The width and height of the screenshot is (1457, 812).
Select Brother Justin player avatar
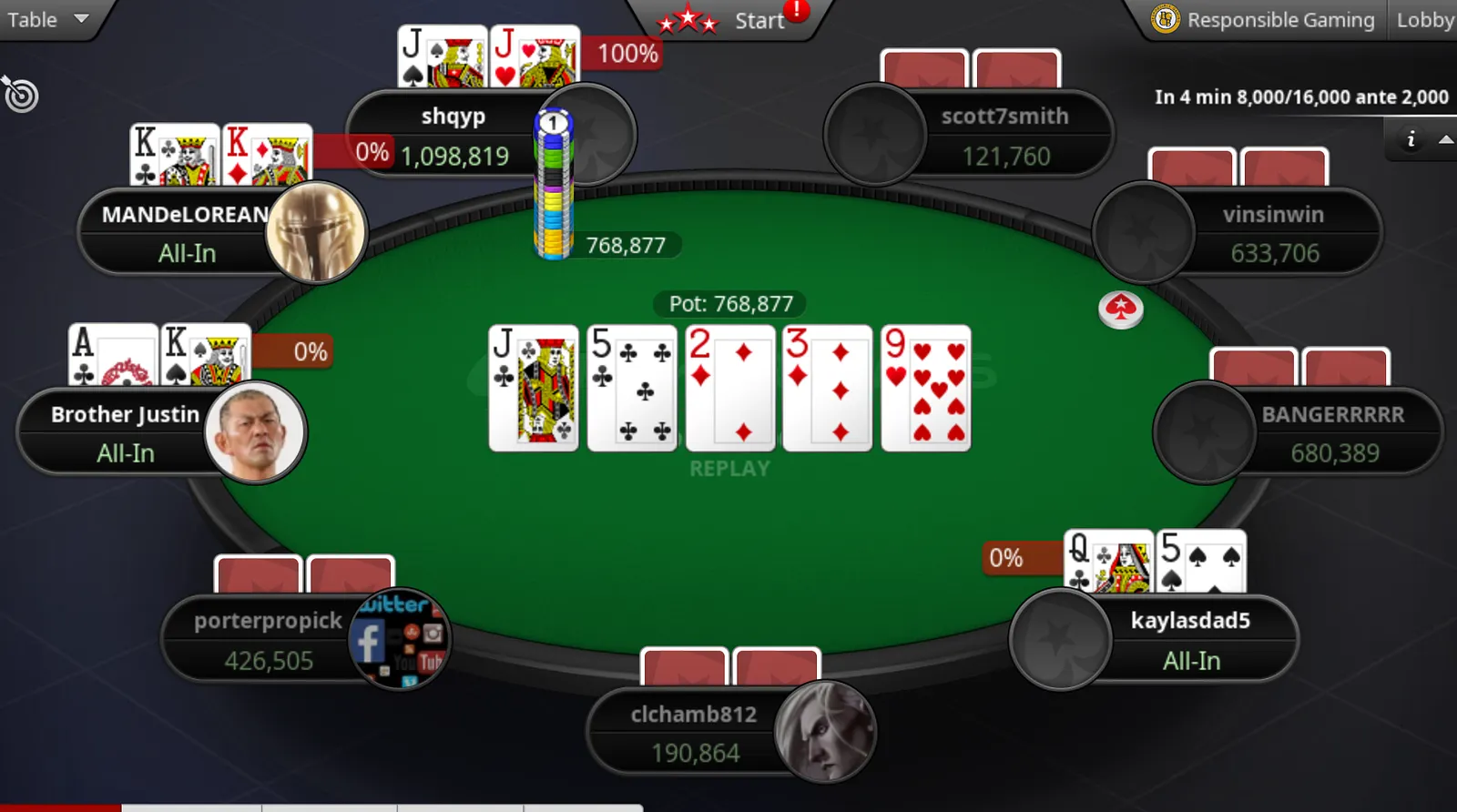point(255,431)
